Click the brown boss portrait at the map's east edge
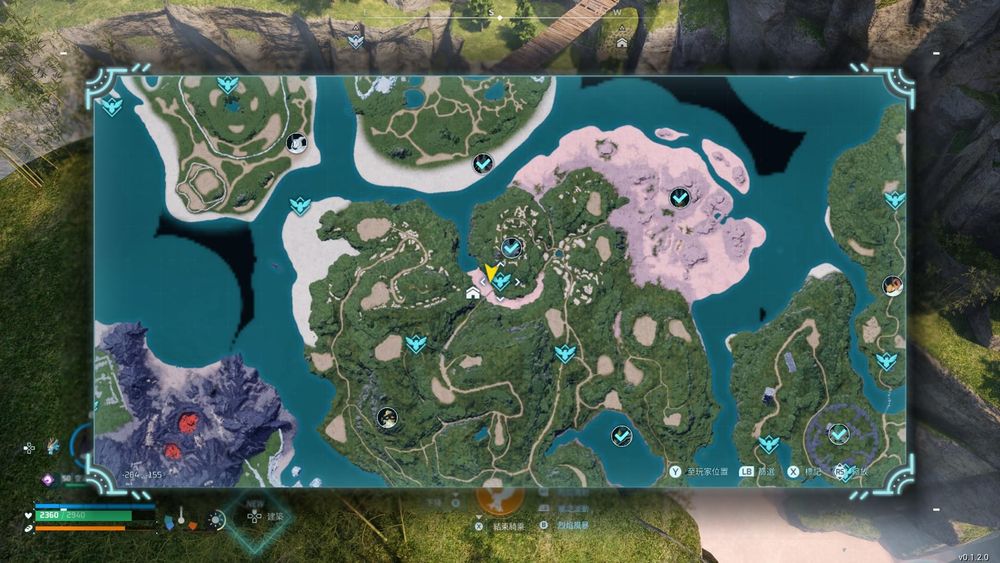Screen dimensions: 1000x563 point(892,286)
